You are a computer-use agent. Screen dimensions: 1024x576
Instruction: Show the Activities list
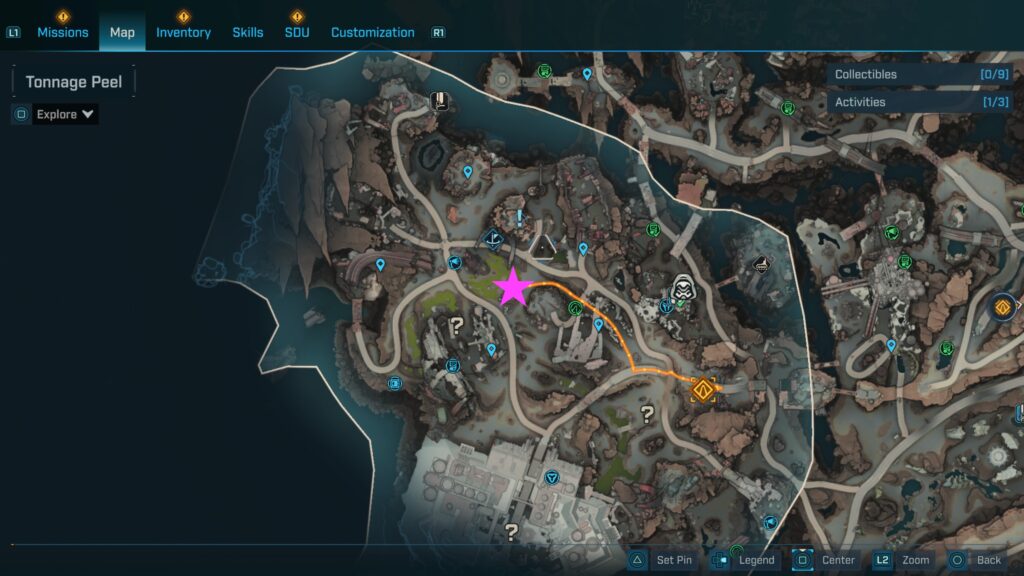click(913, 102)
